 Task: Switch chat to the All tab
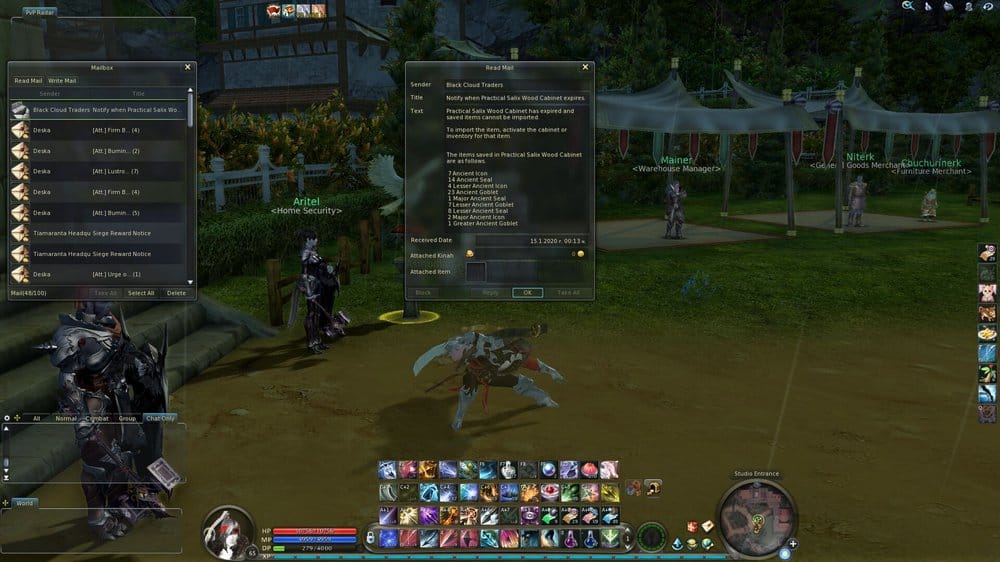[x=37, y=418]
